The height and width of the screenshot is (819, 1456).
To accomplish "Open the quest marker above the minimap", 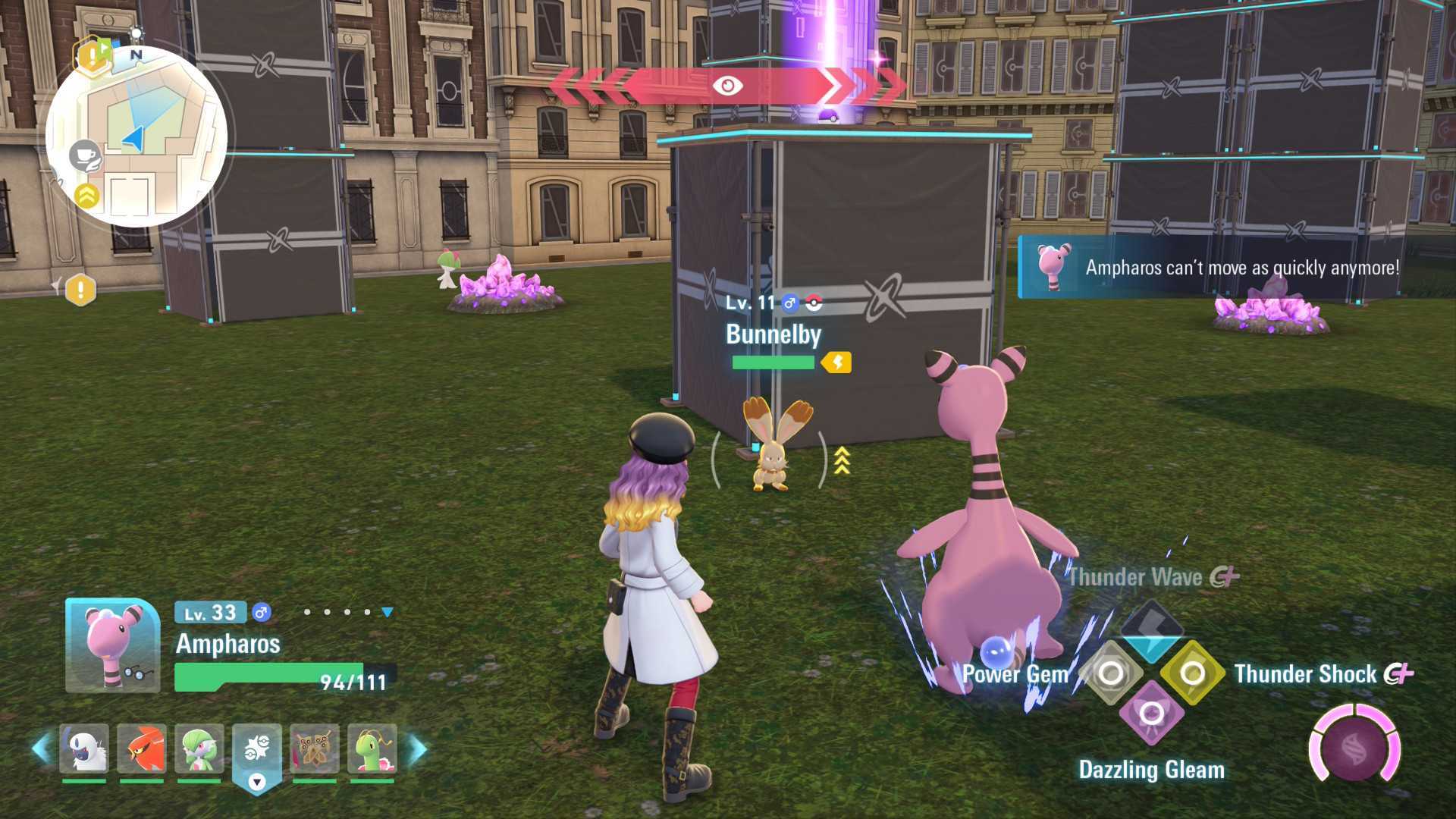I will pos(93,55).
